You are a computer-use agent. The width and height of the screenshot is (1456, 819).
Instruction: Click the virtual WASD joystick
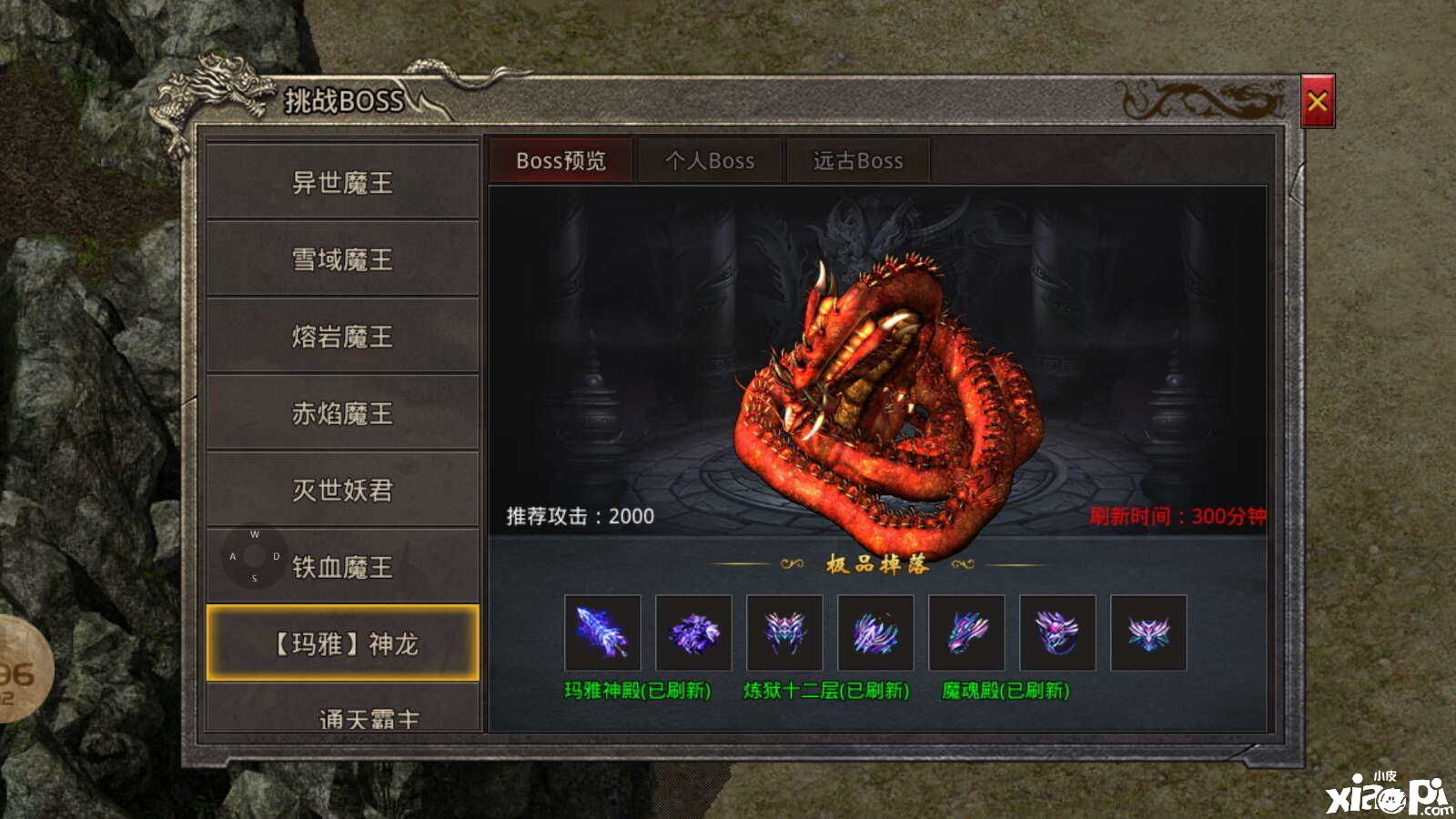pos(254,556)
